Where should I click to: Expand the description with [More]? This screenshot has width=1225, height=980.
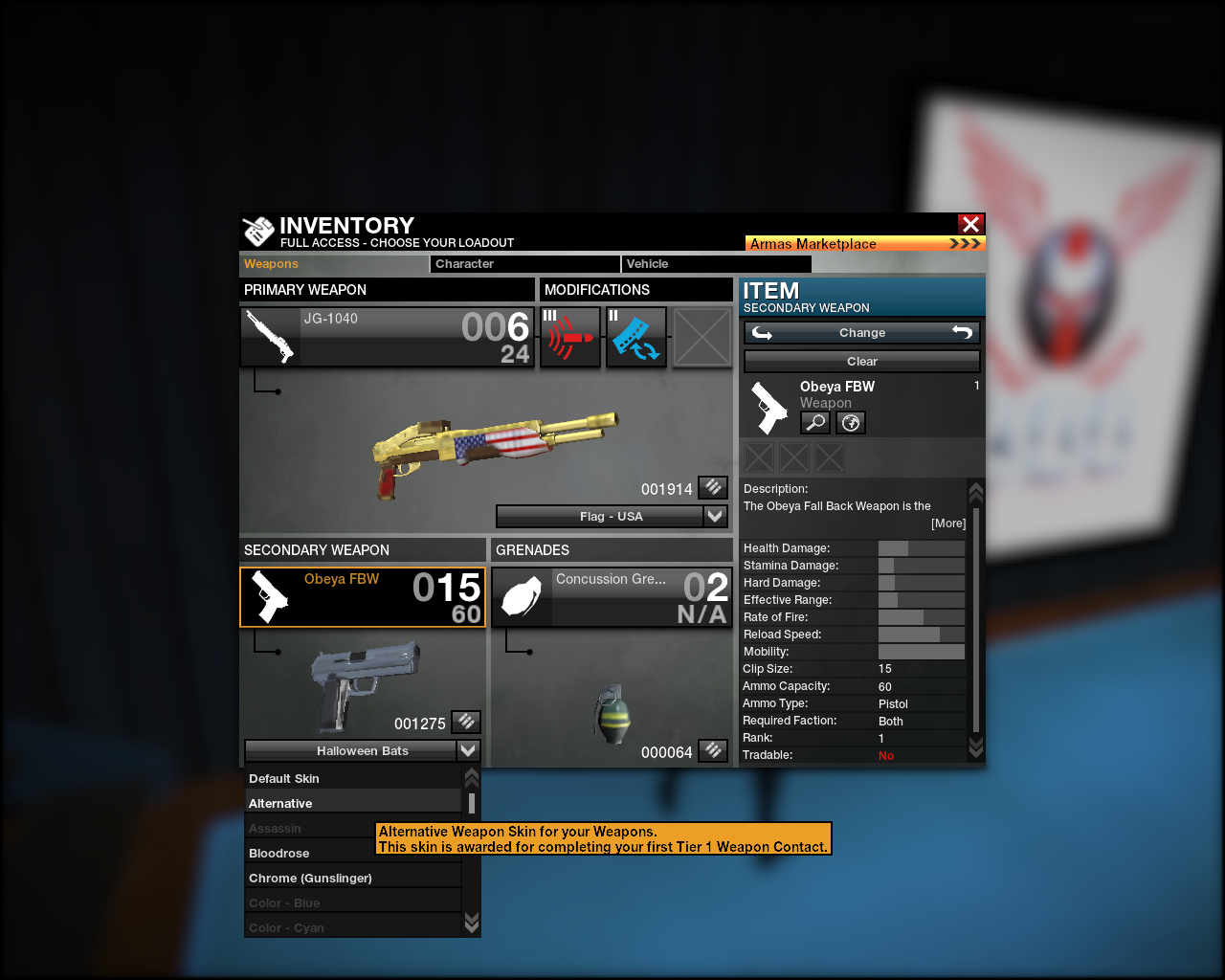[x=948, y=523]
